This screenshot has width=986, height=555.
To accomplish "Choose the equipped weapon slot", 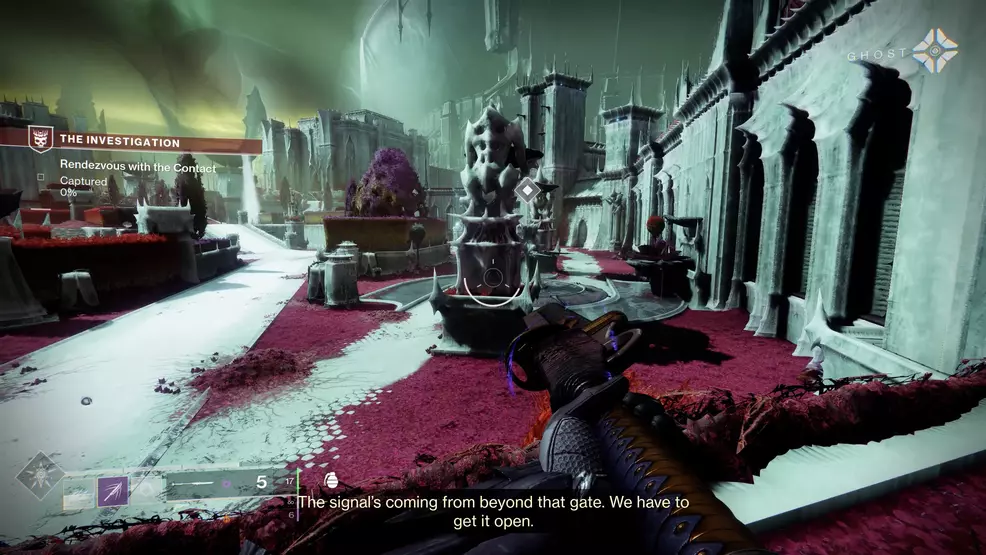I will click(x=225, y=483).
